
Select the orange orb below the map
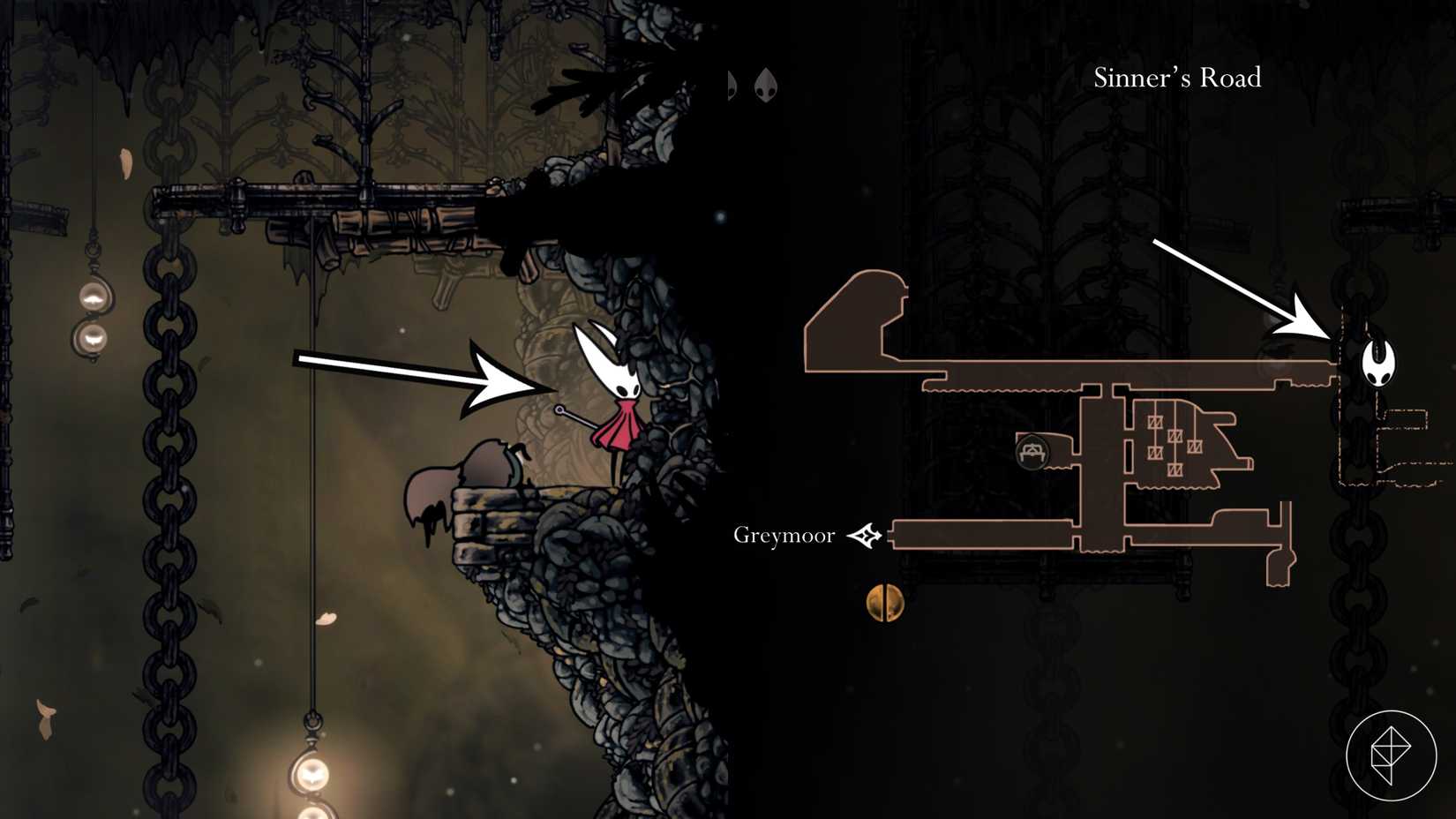coord(884,605)
